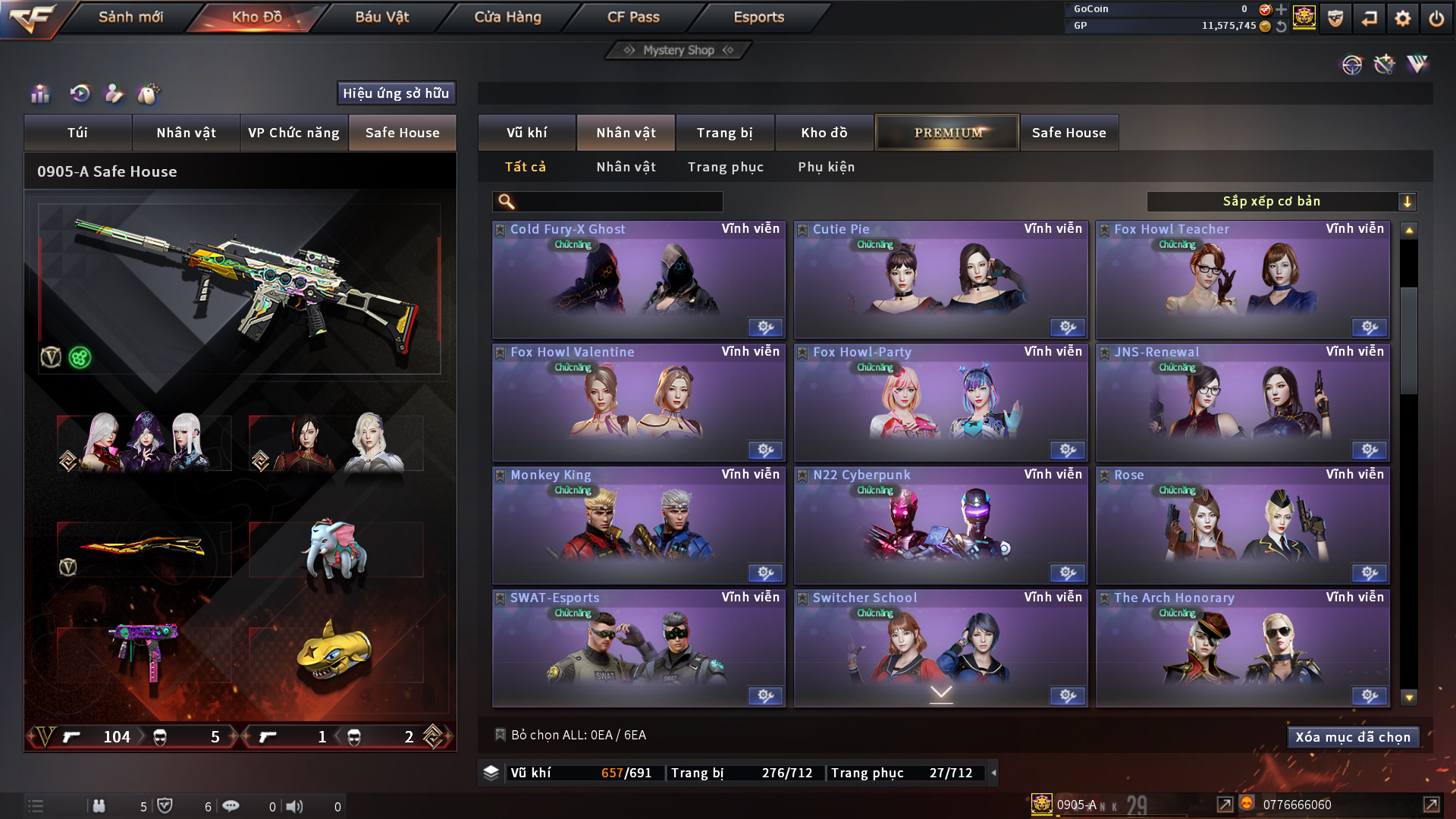Select the Vũ khí inventory tab
This screenshot has width=1456, height=819.
526,133
